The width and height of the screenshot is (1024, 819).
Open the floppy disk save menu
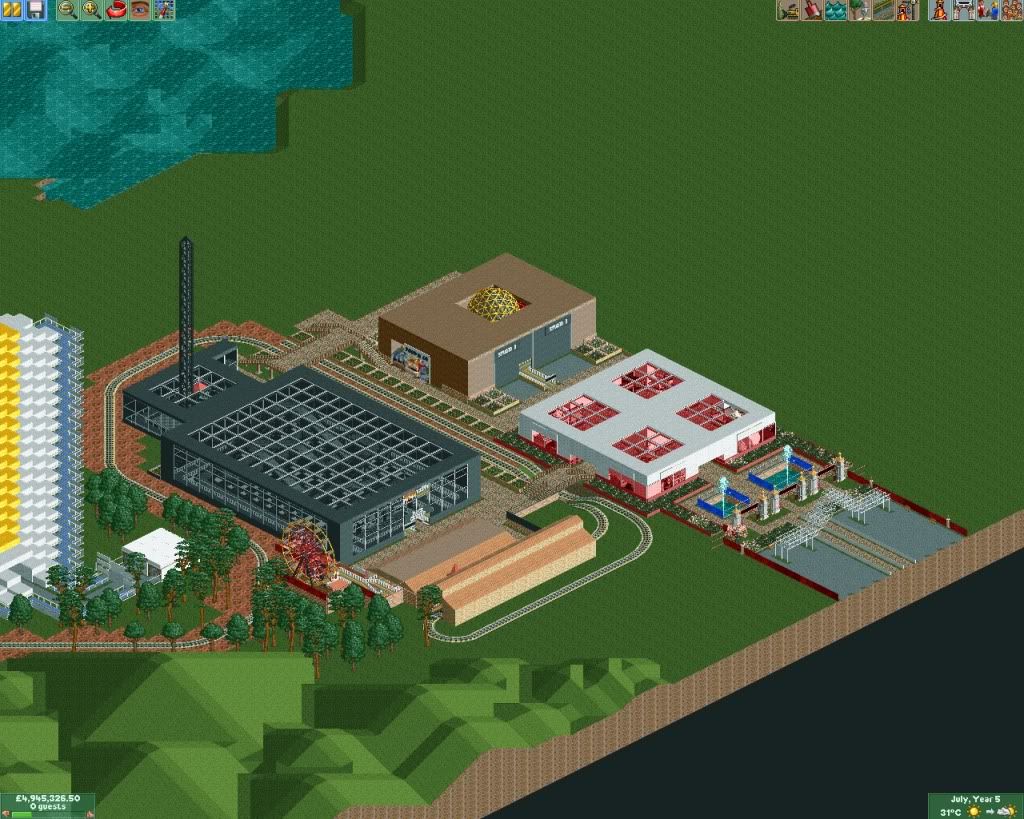click(35, 10)
